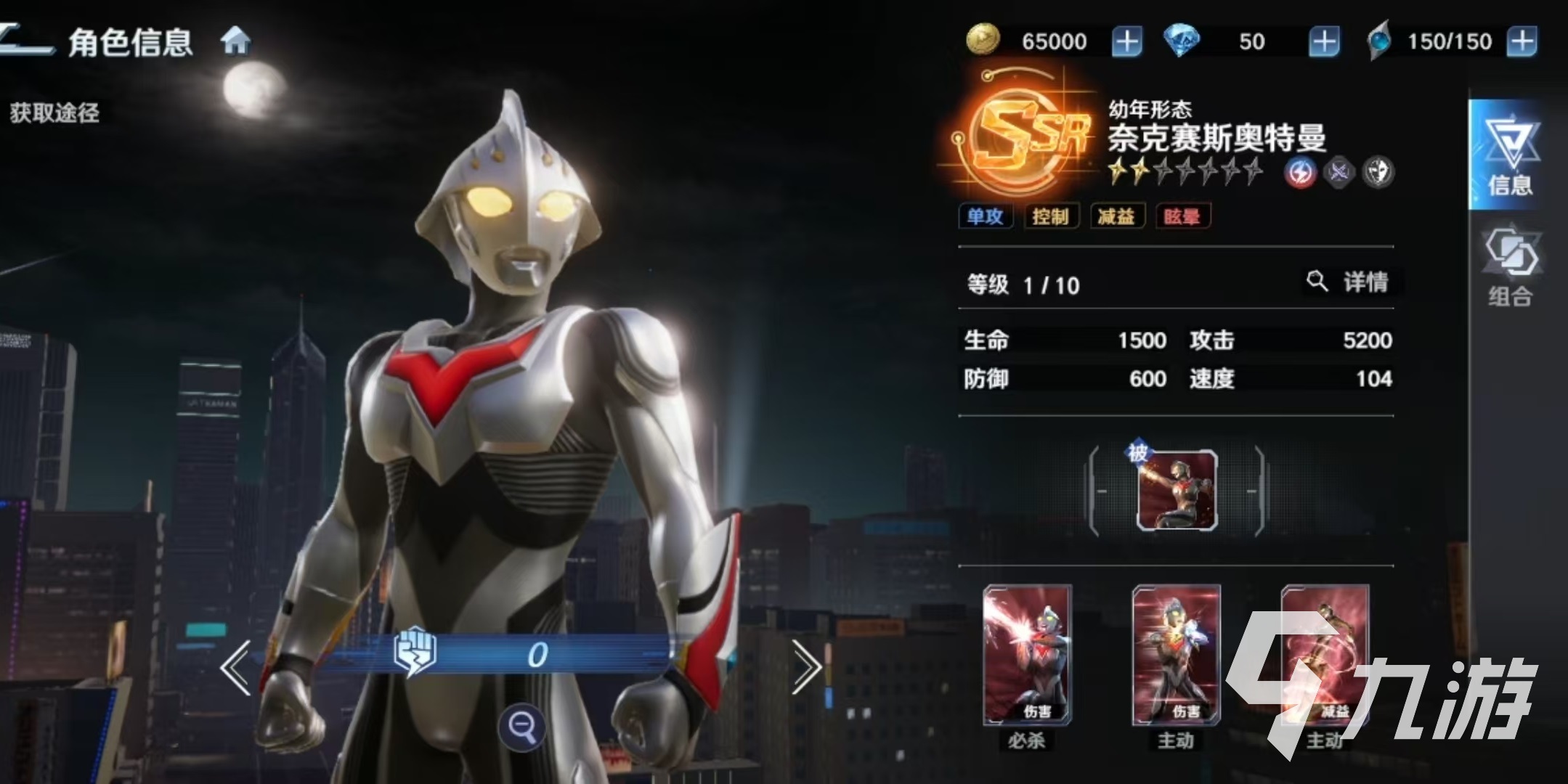Select the 主动 debuff skill card
The height and width of the screenshot is (784, 1568).
pos(1325,656)
